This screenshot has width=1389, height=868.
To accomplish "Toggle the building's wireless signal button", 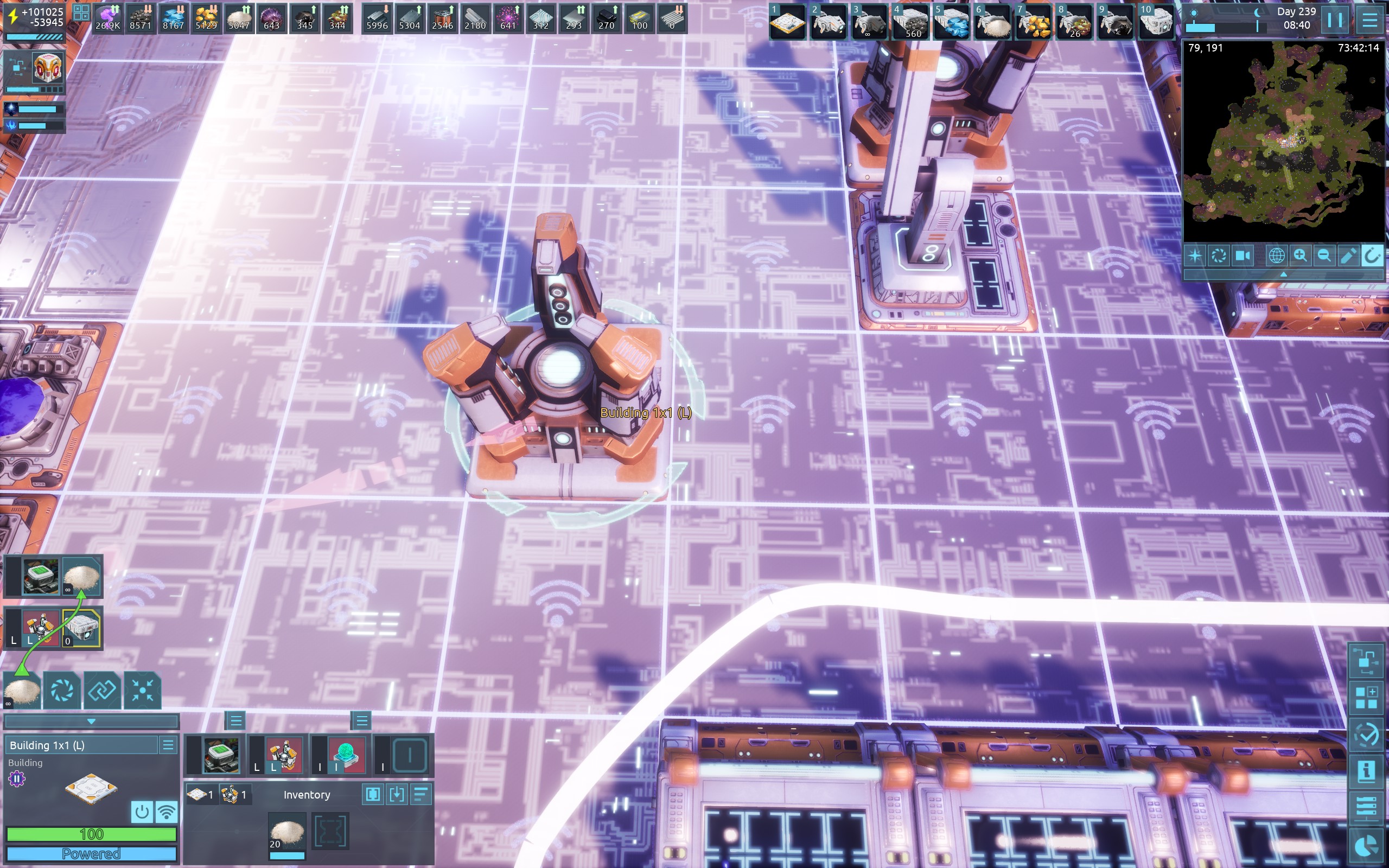I will click(167, 812).
